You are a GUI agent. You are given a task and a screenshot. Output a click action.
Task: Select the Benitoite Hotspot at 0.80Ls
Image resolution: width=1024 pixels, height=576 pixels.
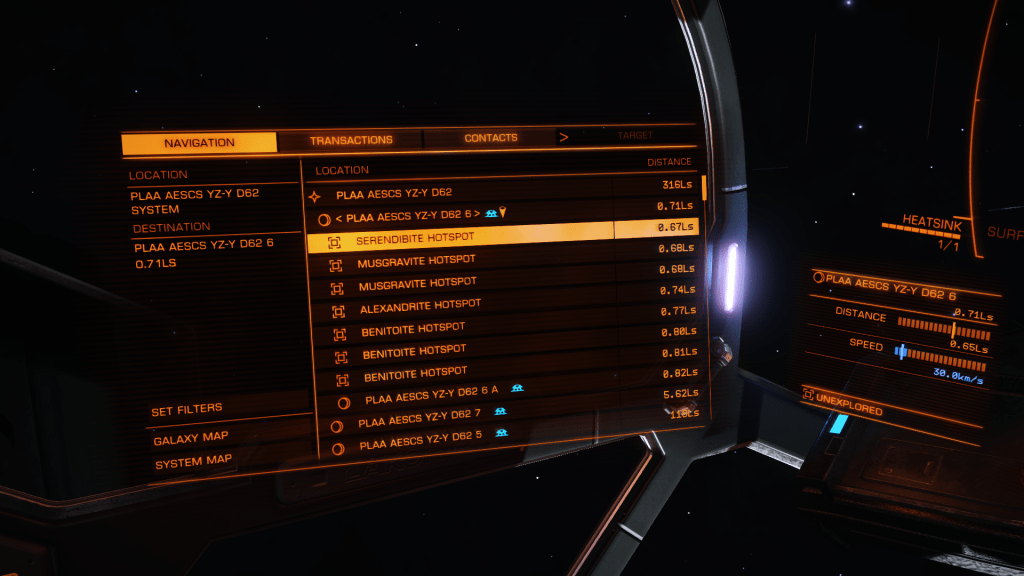413,329
